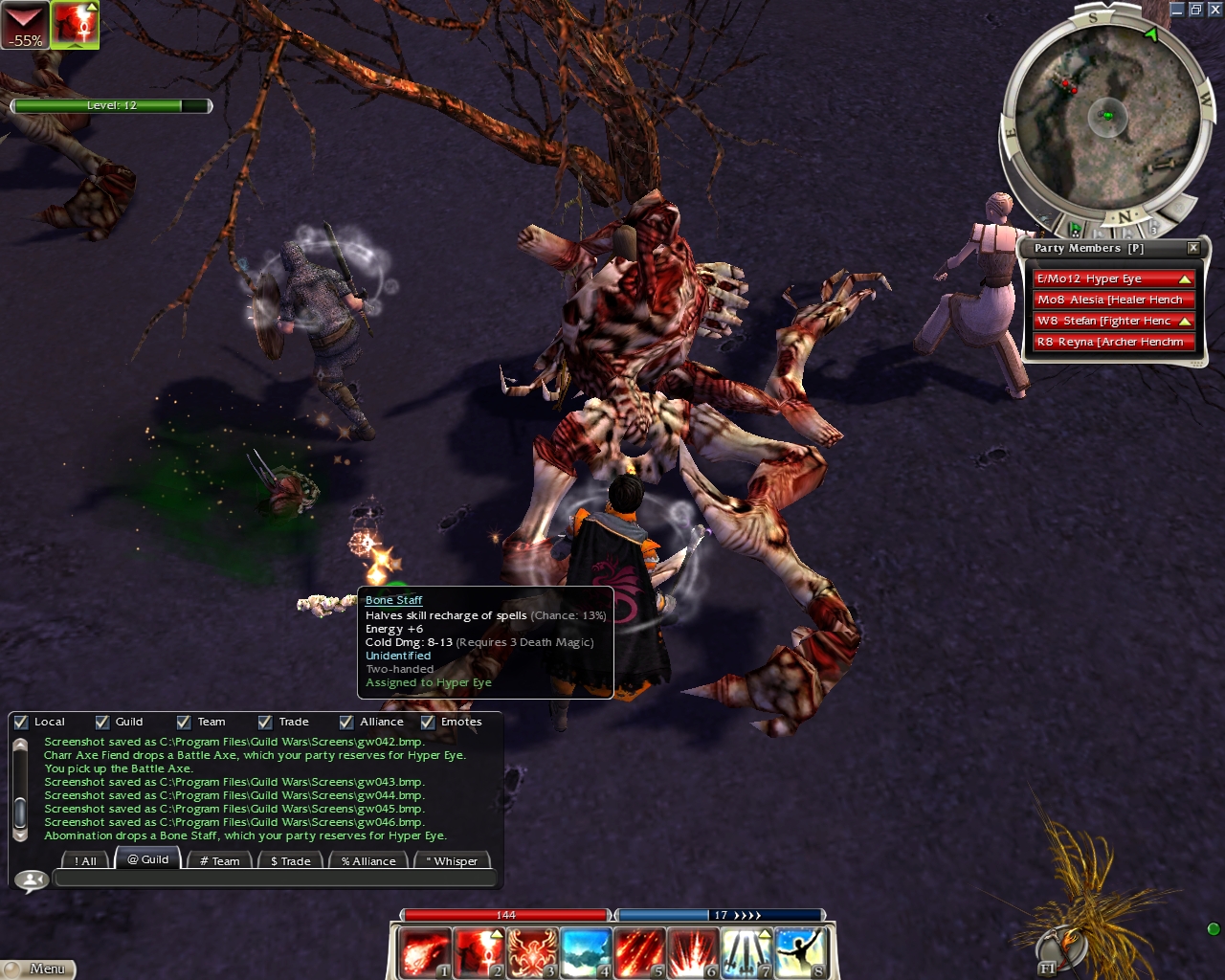This screenshot has width=1225, height=980.
Task: Trigger the red explosion skill in slot 6
Action: tap(693, 953)
